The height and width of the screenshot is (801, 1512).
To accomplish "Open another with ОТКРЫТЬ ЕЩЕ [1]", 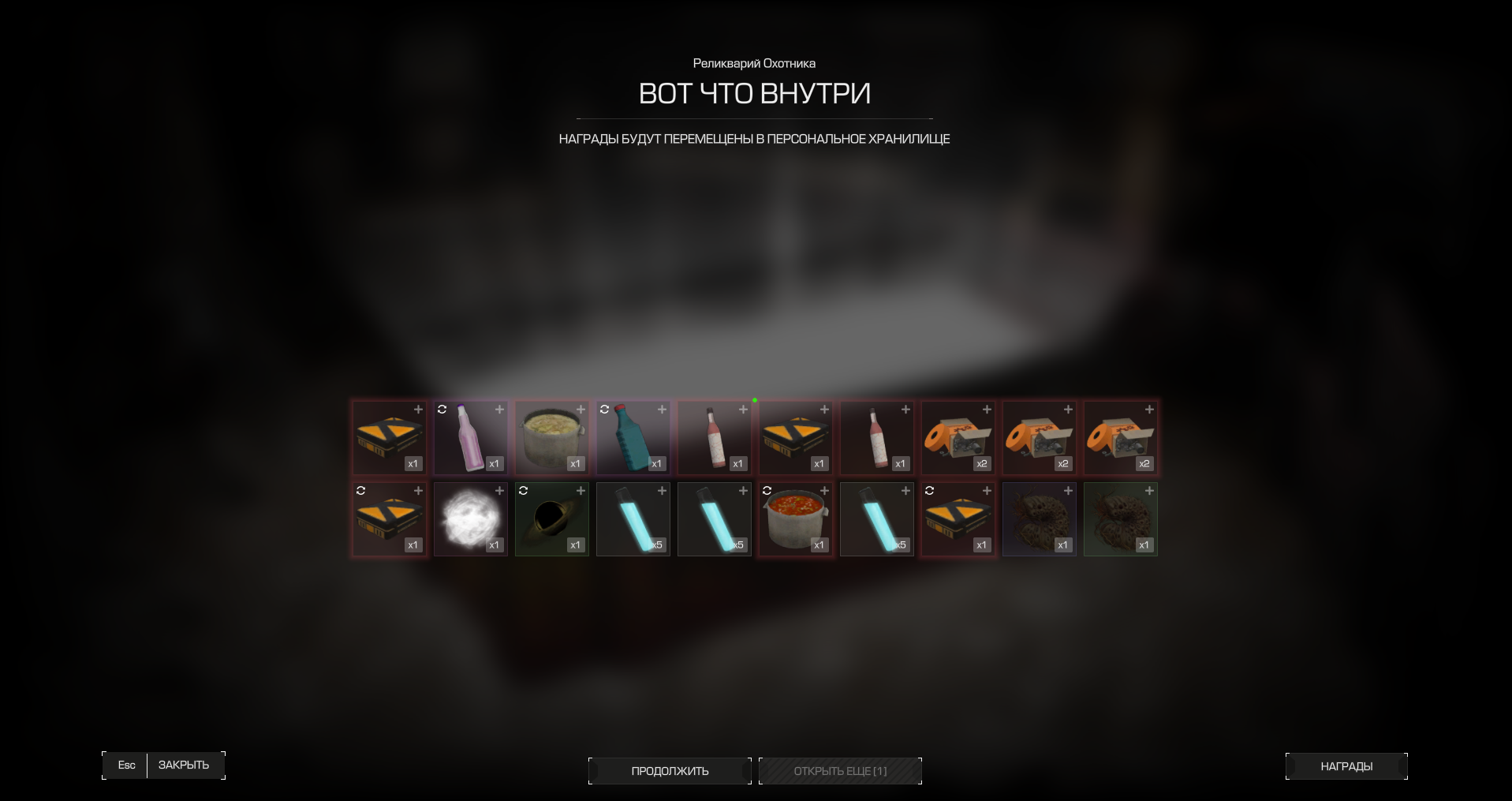I will point(840,771).
